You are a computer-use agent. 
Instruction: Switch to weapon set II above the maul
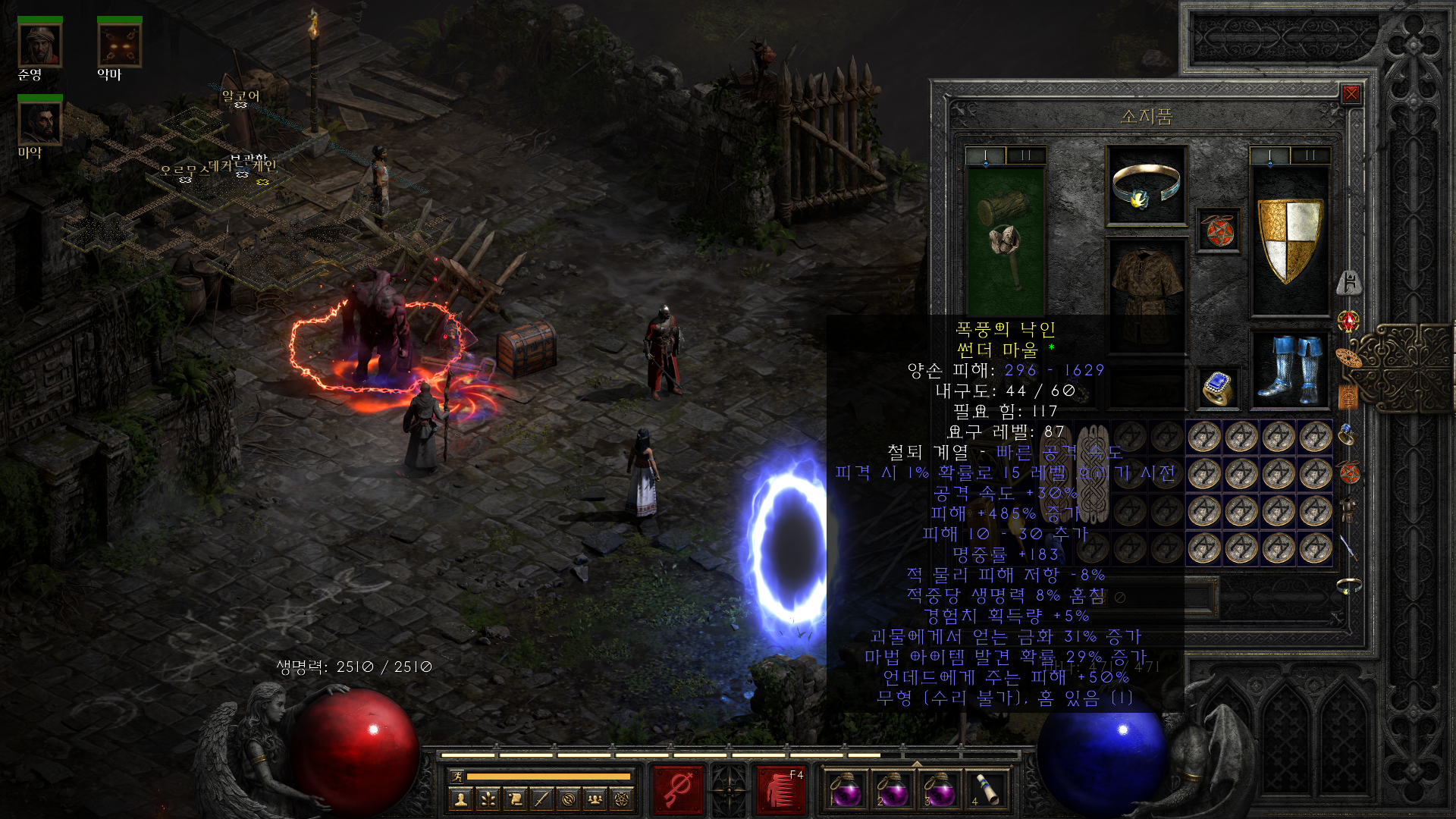coord(1026,155)
